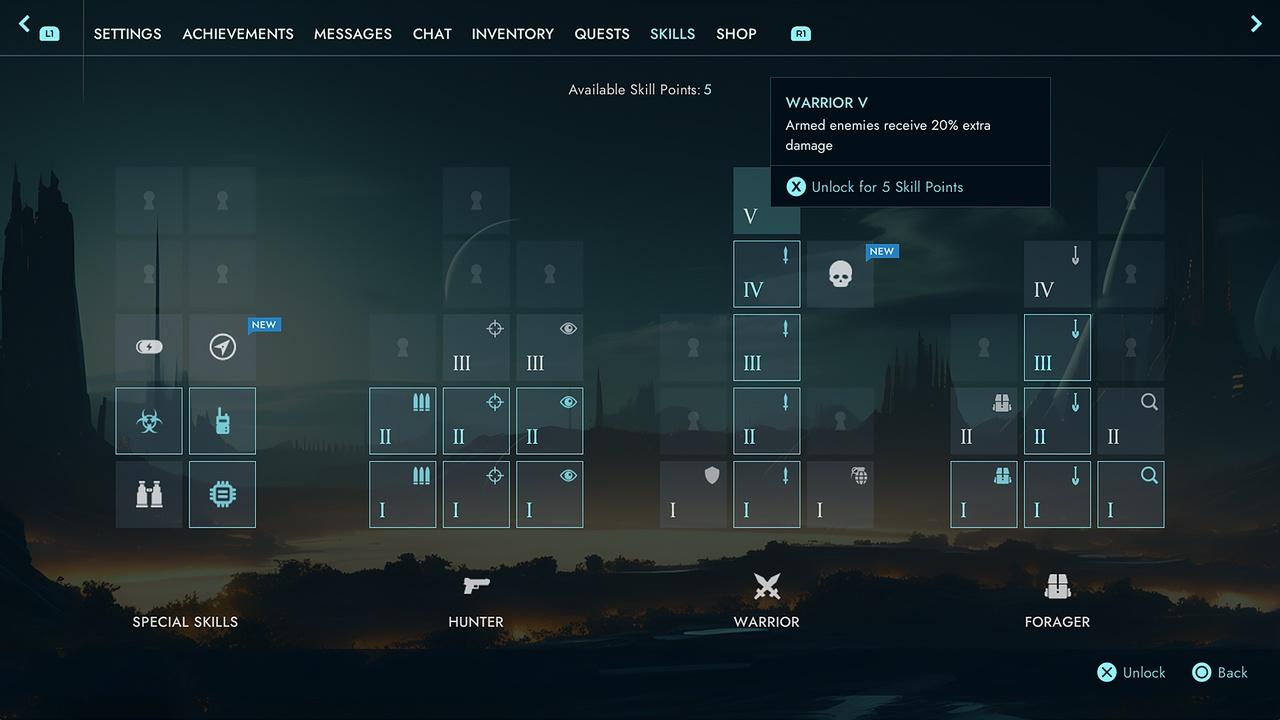The height and width of the screenshot is (720, 1280).
Task: Select the Warrior shield skill level I
Action: coord(693,494)
